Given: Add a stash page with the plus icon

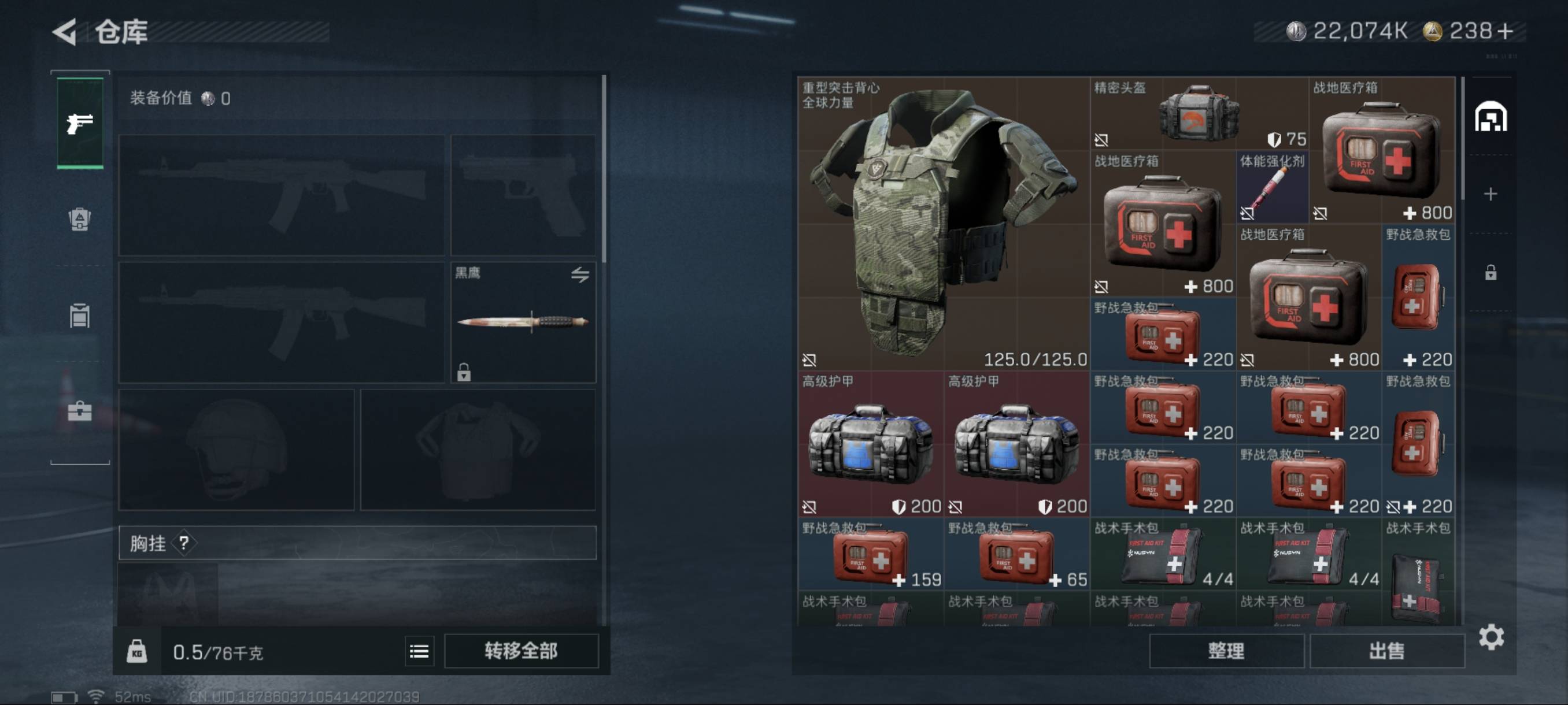Looking at the screenshot, I should (x=1491, y=194).
